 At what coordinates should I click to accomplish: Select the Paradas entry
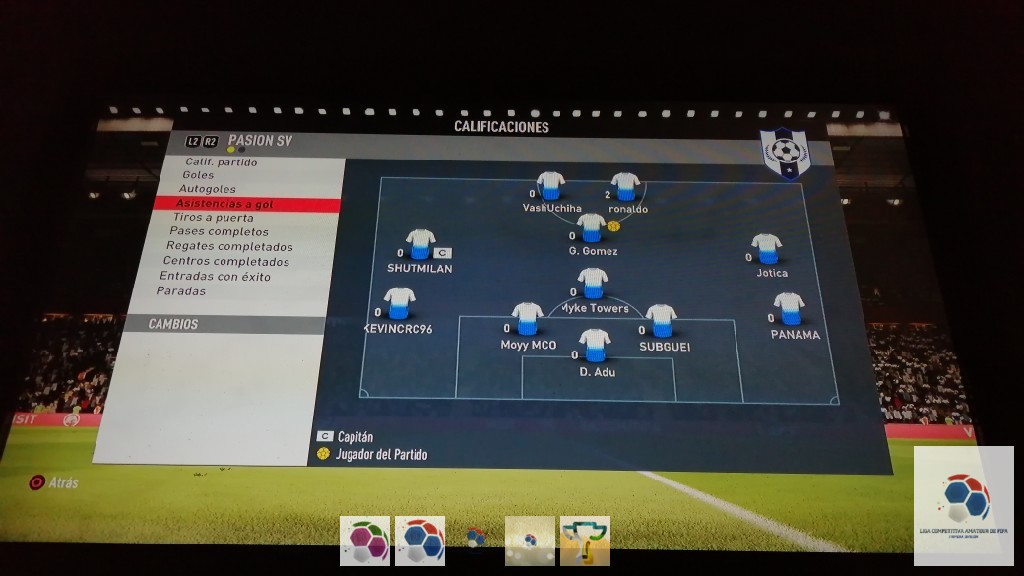pyautogui.click(x=181, y=291)
